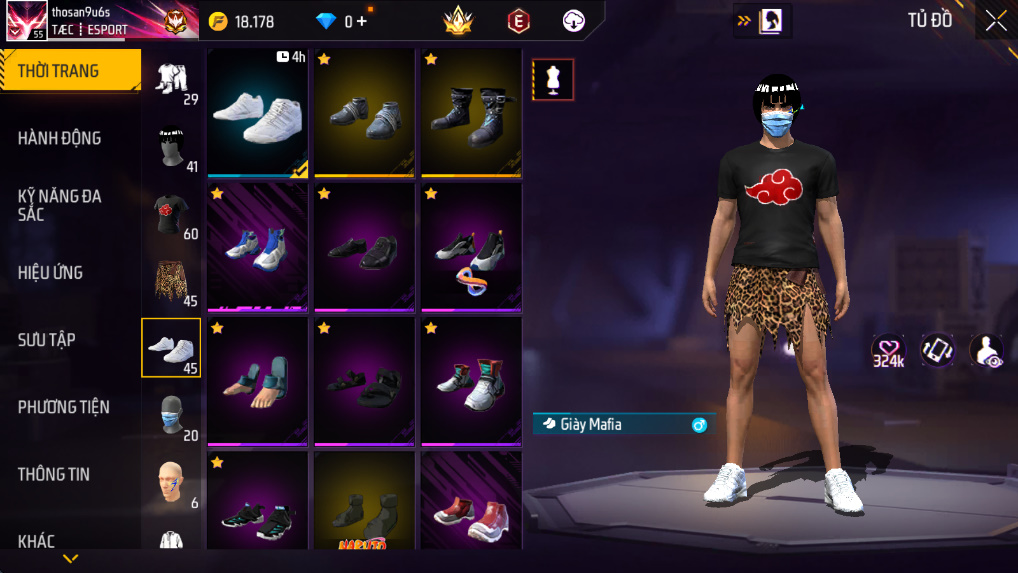Open the leopard skirt category

pos(171,281)
